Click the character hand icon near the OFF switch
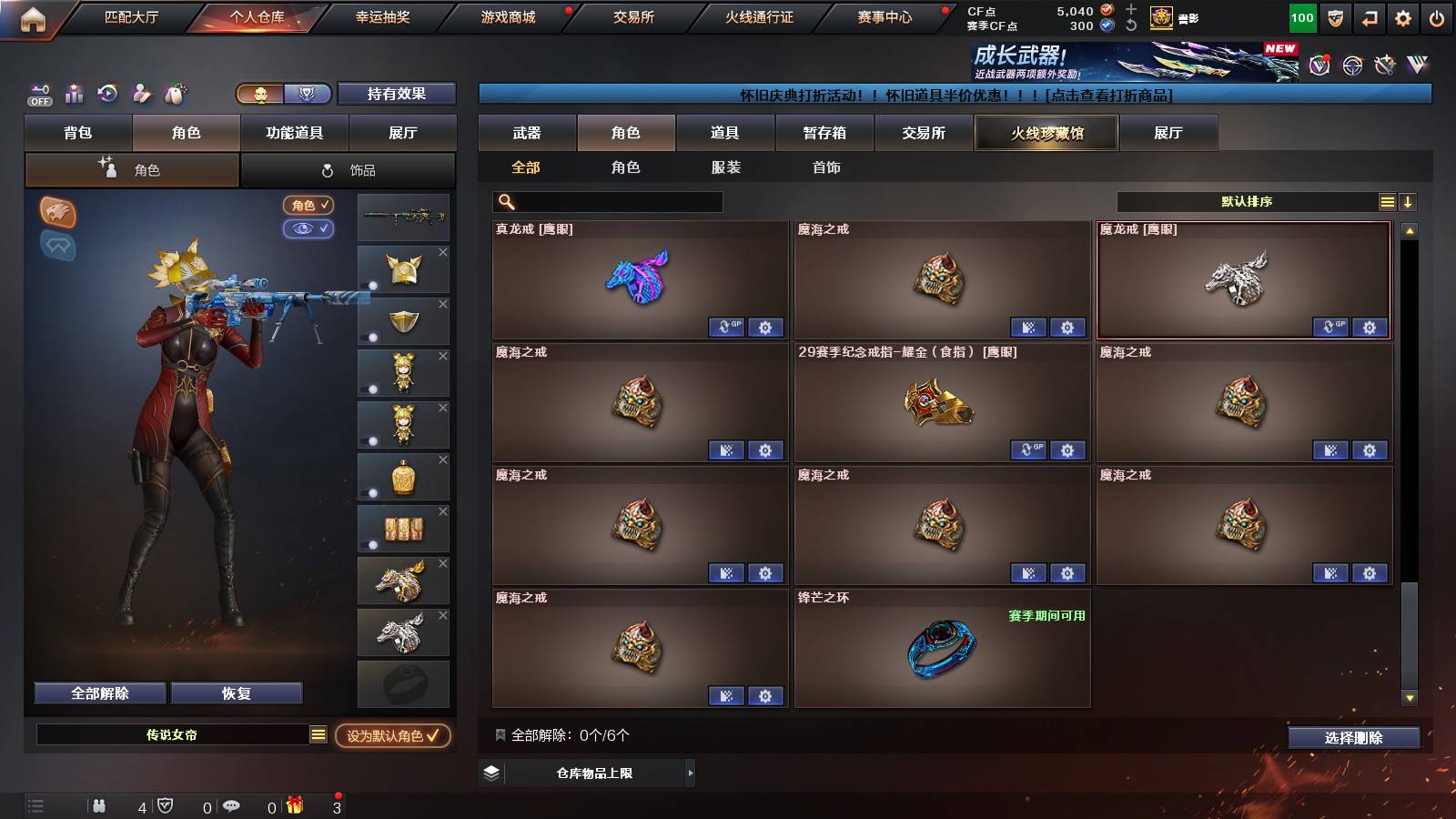Viewport: 1456px width, 819px height. (141, 93)
